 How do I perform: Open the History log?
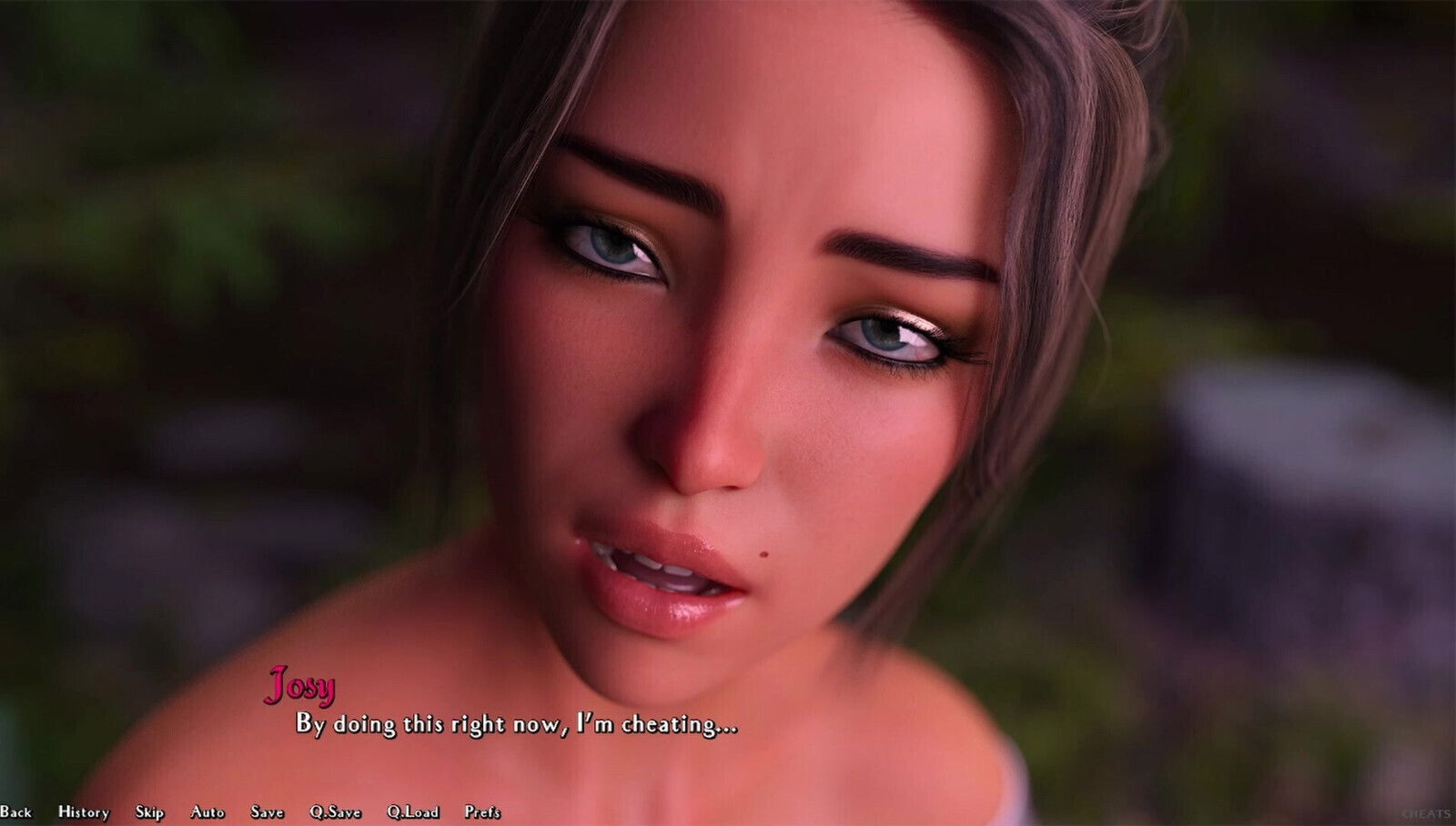84,812
